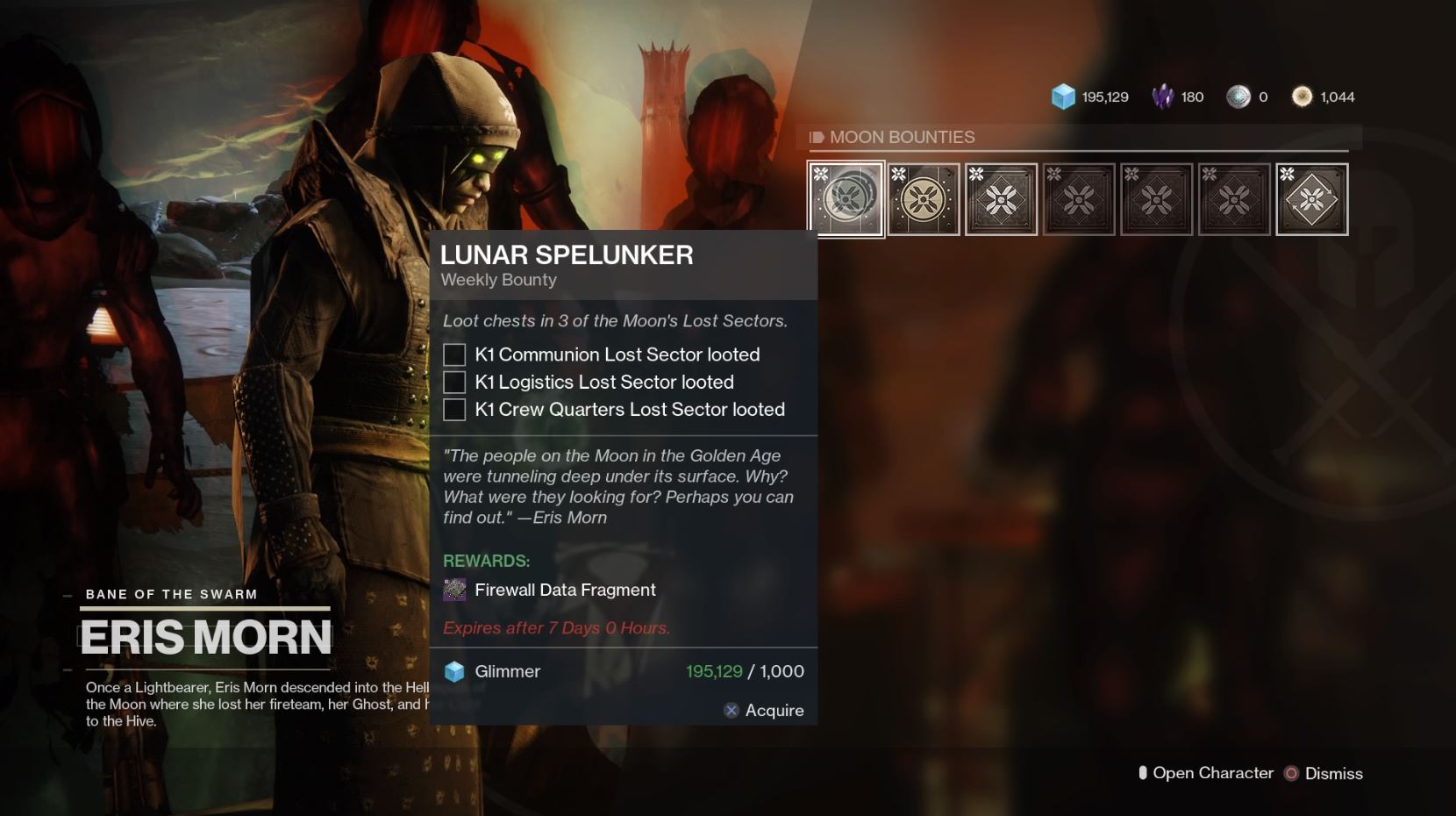The height and width of the screenshot is (816, 1456).
Task: Check the K1 Communion Lost Sector looted box
Action: (453, 354)
